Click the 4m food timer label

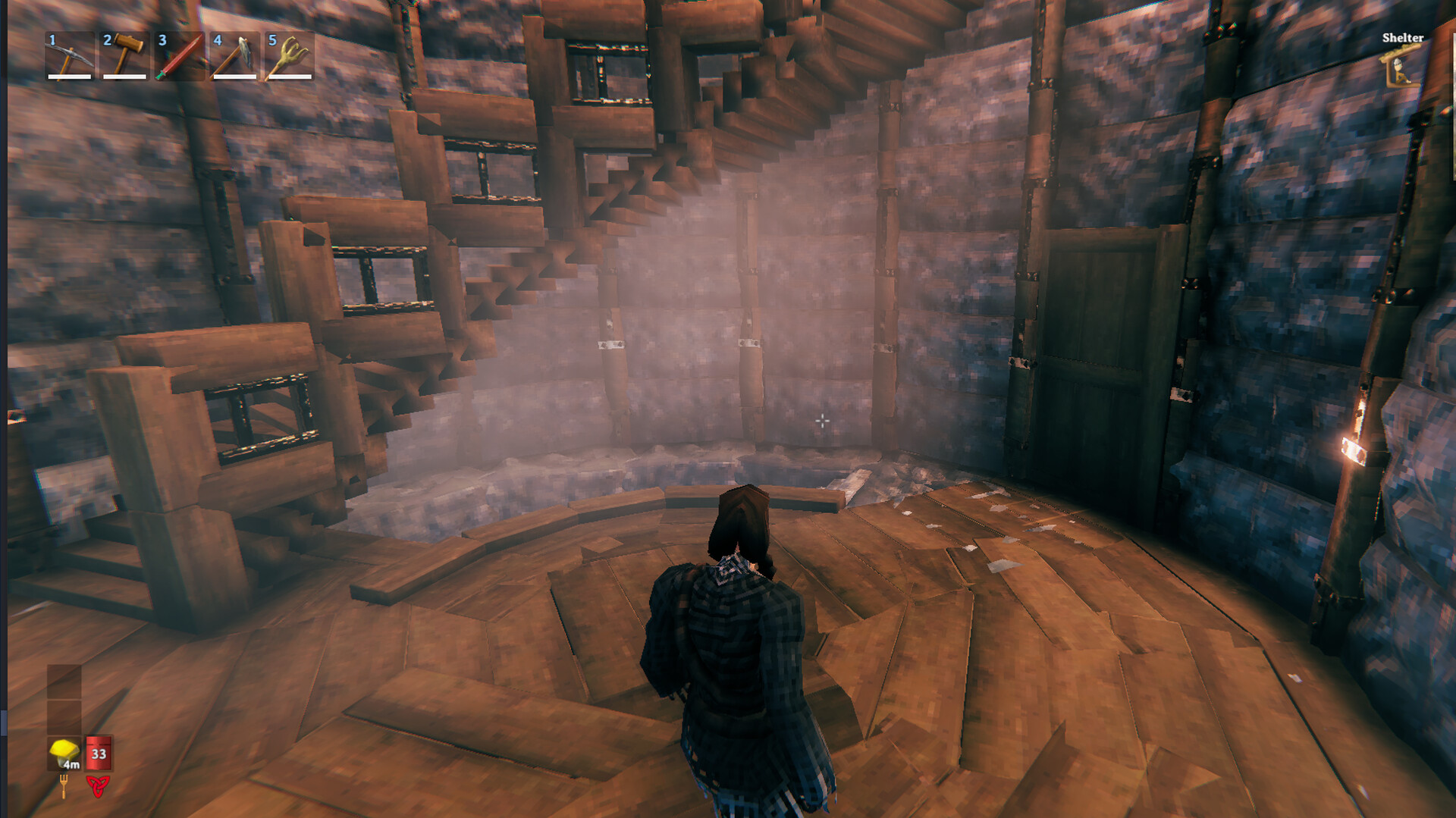(x=70, y=764)
